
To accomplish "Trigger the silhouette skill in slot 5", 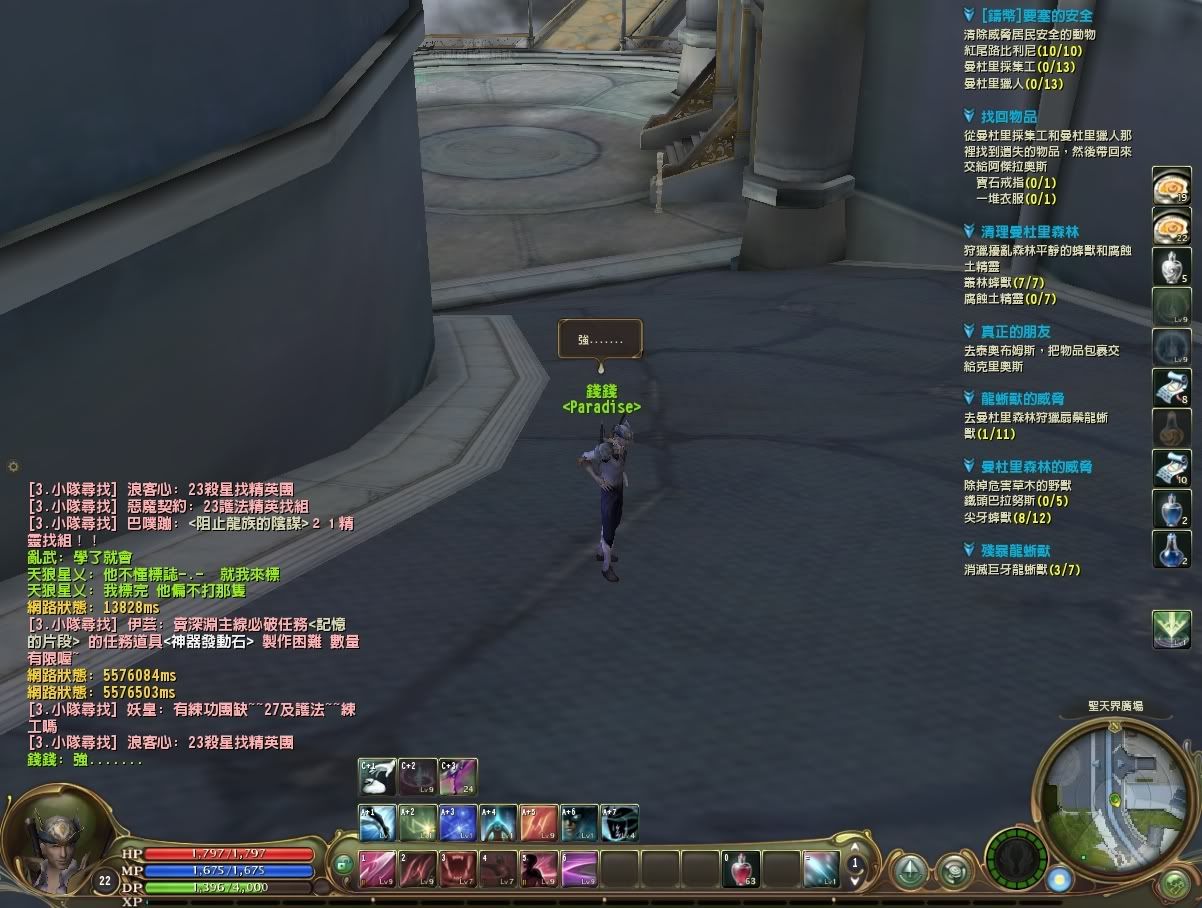I will click(539, 869).
